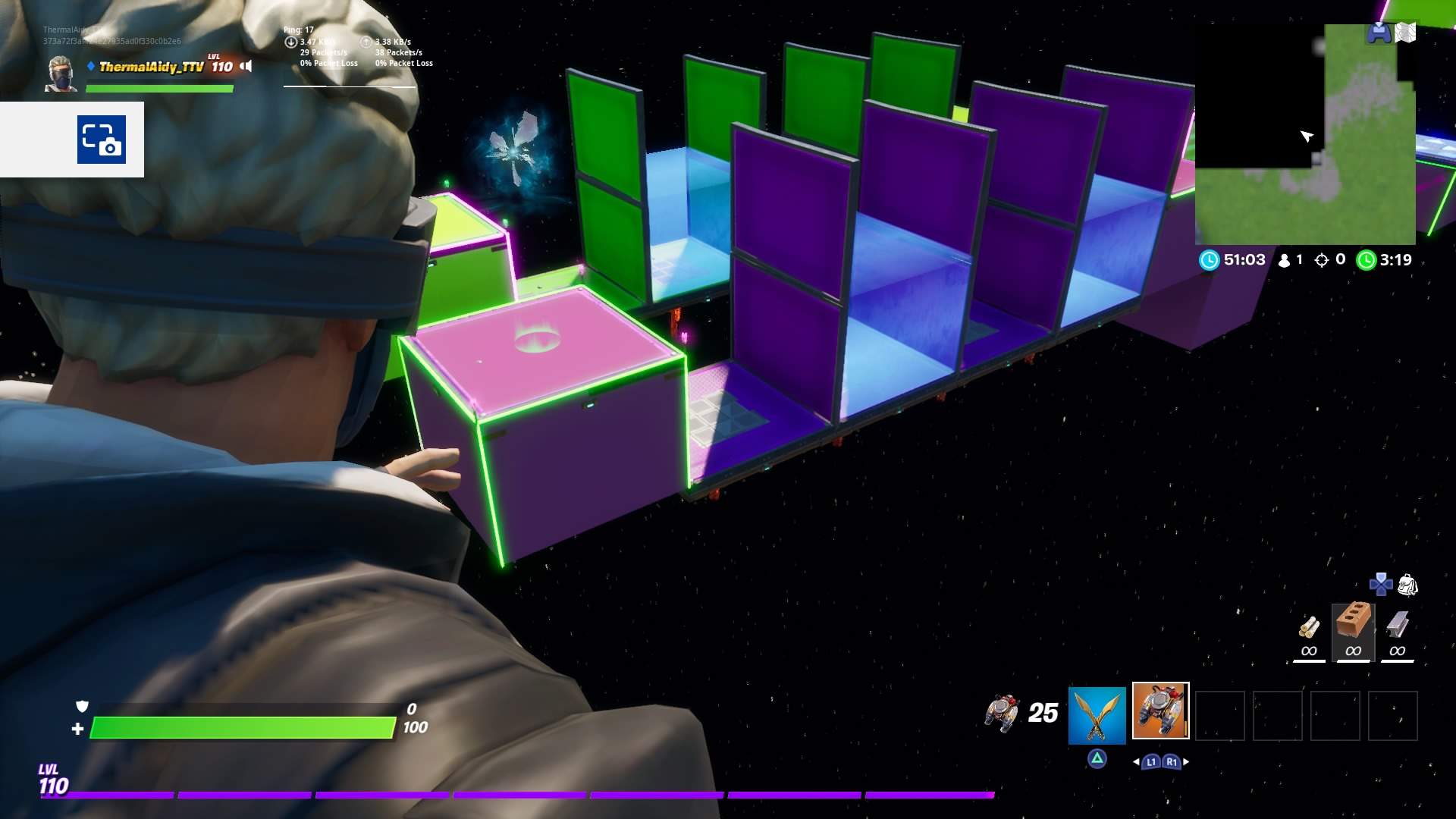The width and height of the screenshot is (1456, 819).
Task: Choose the brick building material
Action: coord(1353,623)
